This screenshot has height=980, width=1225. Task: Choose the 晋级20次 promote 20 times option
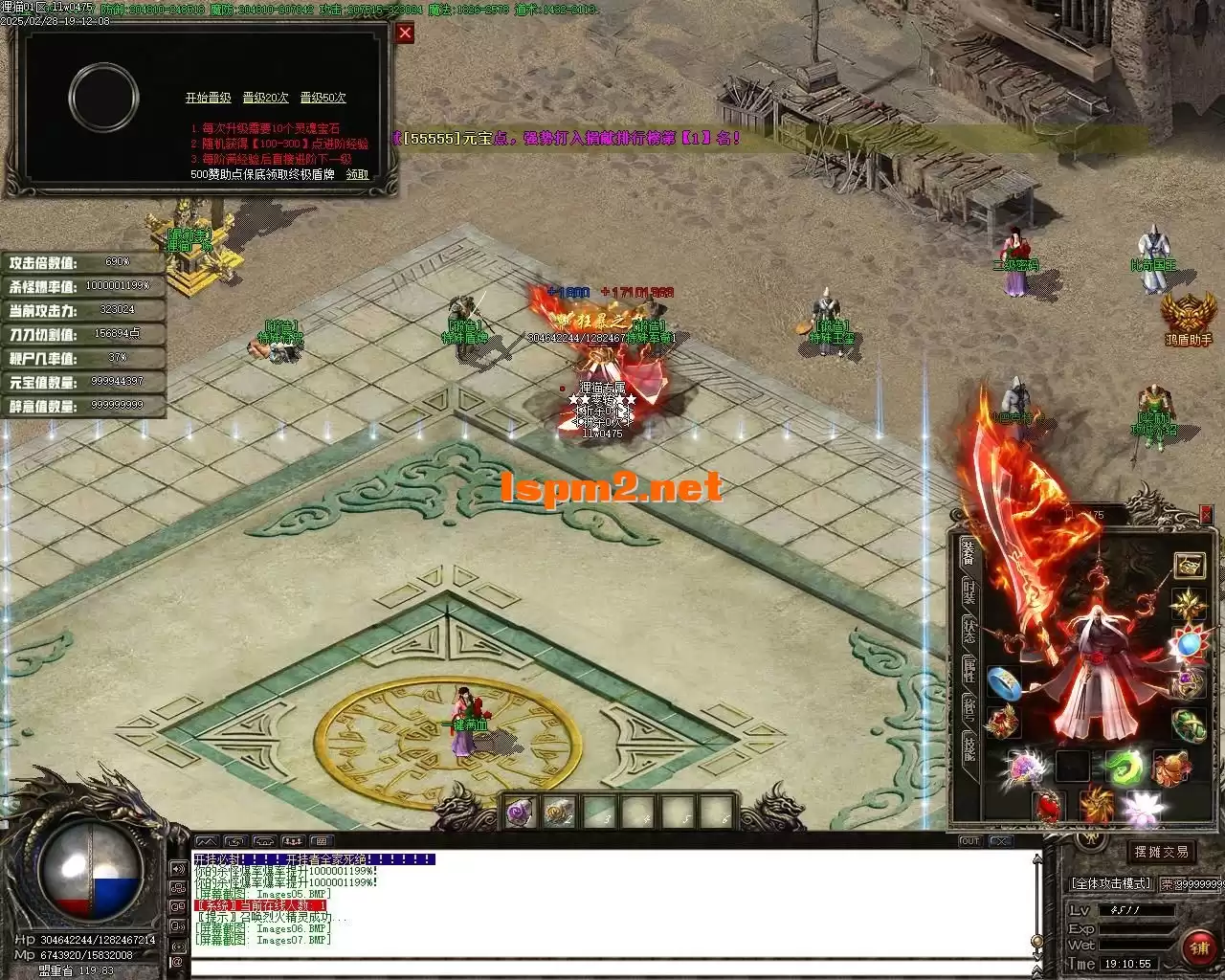click(265, 98)
